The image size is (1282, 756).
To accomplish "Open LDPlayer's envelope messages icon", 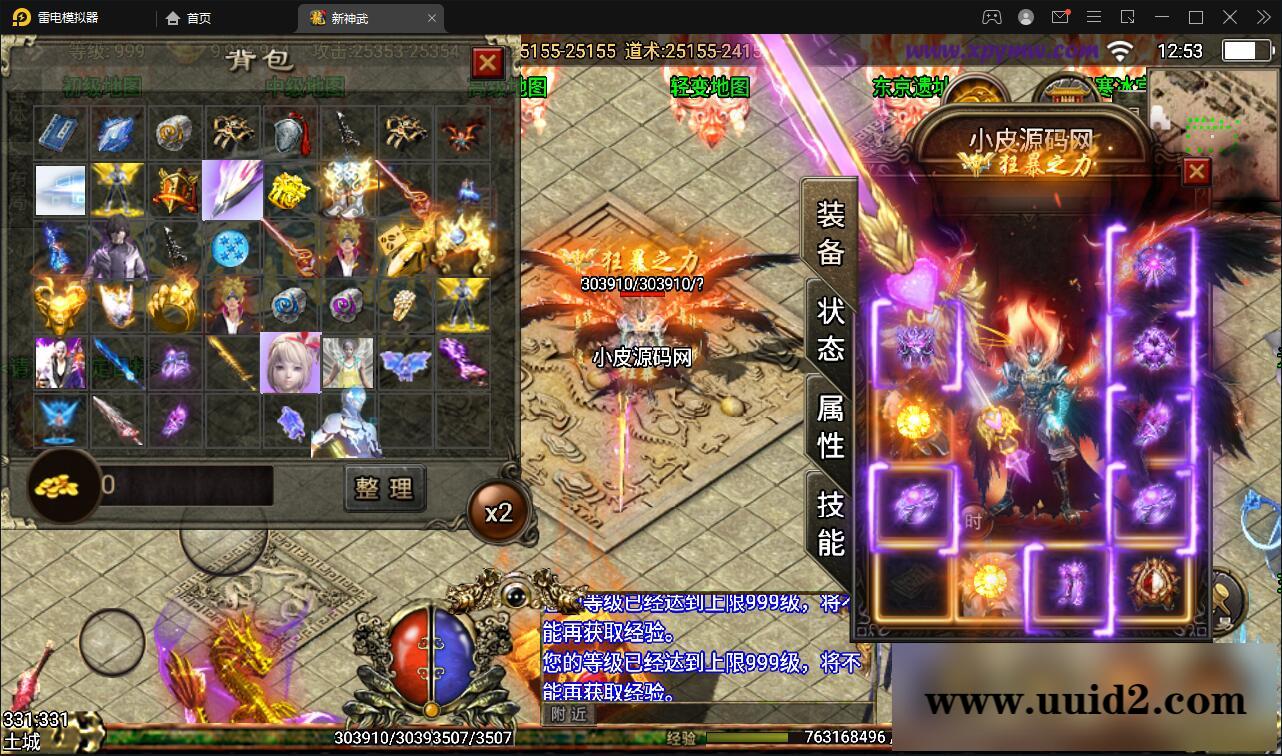I will pos(1061,17).
